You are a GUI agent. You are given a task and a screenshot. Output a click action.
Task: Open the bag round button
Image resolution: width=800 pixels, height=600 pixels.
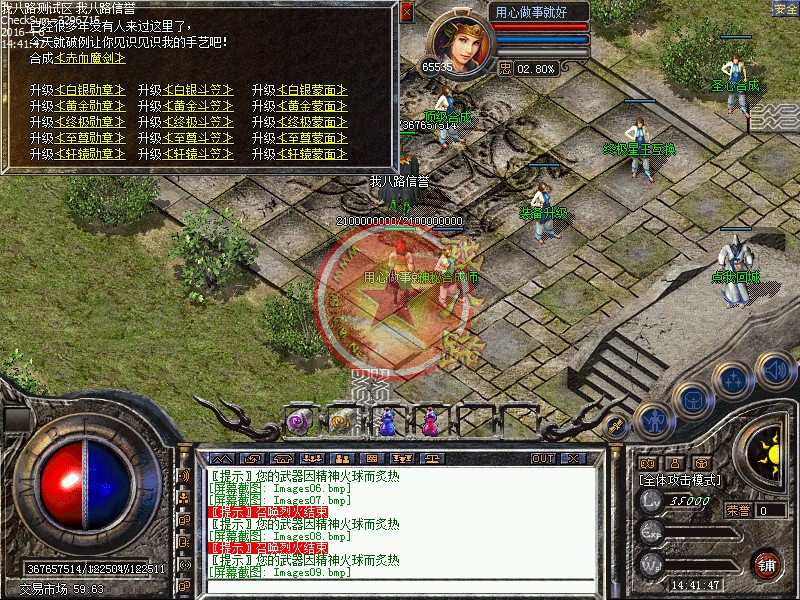point(692,400)
